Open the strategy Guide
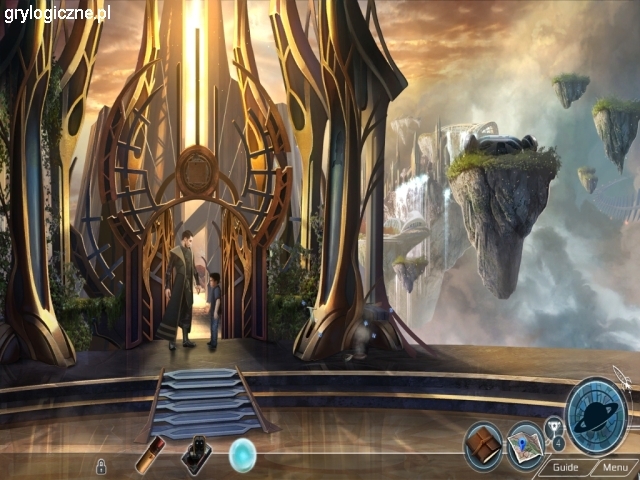 coord(565,467)
